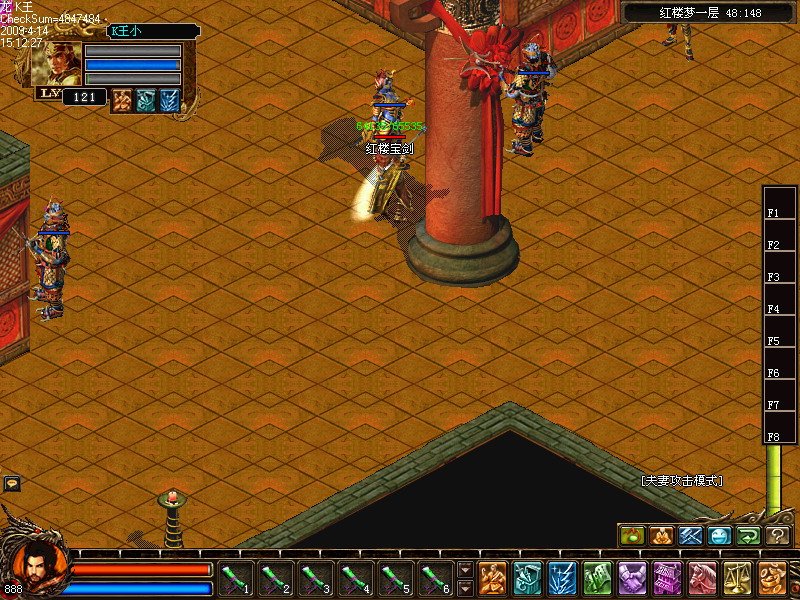
Task: Click the purple handshake icon
Action: tap(632, 578)
